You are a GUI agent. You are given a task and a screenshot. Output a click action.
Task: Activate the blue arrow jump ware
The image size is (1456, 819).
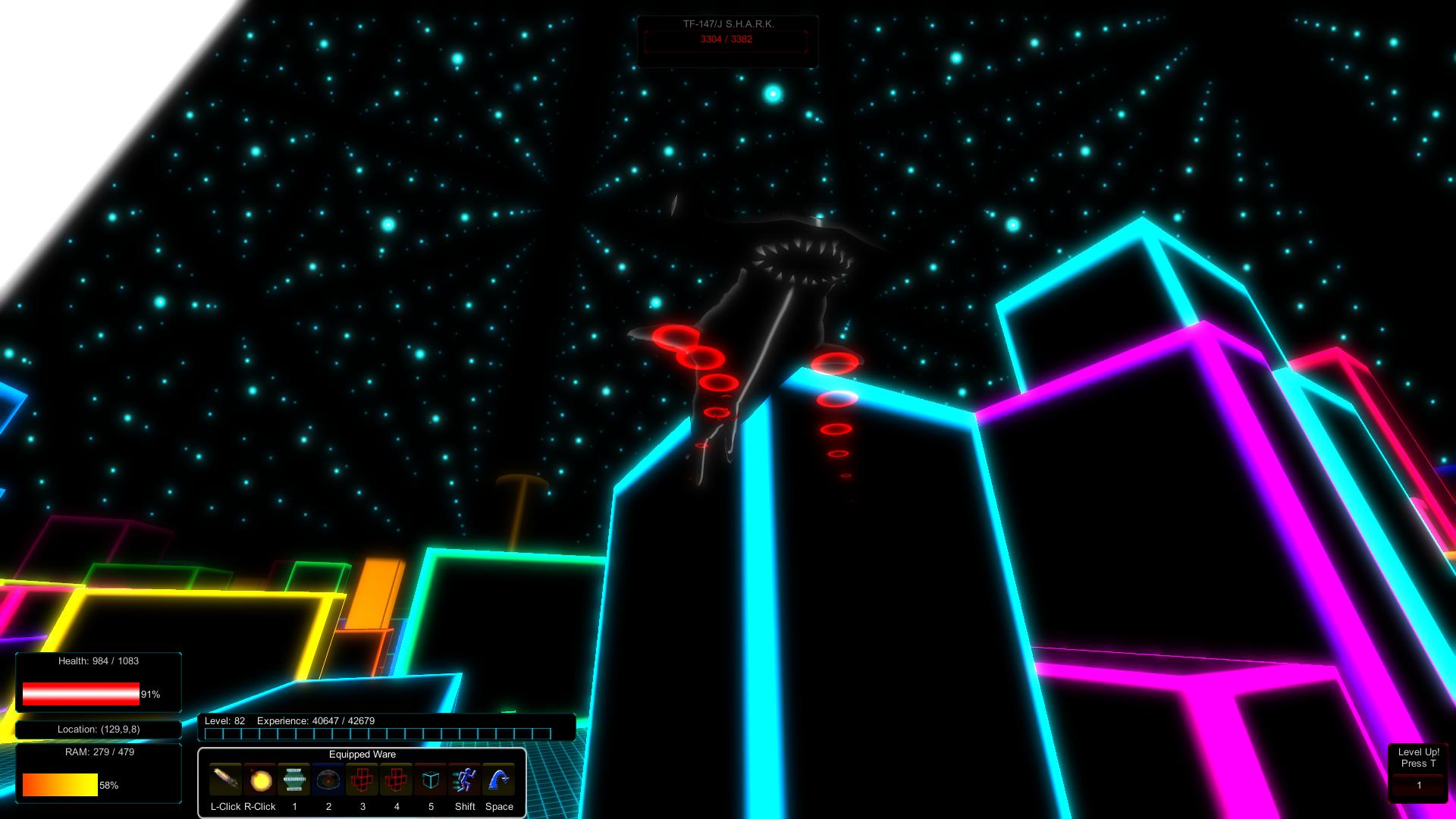point(499,780)
